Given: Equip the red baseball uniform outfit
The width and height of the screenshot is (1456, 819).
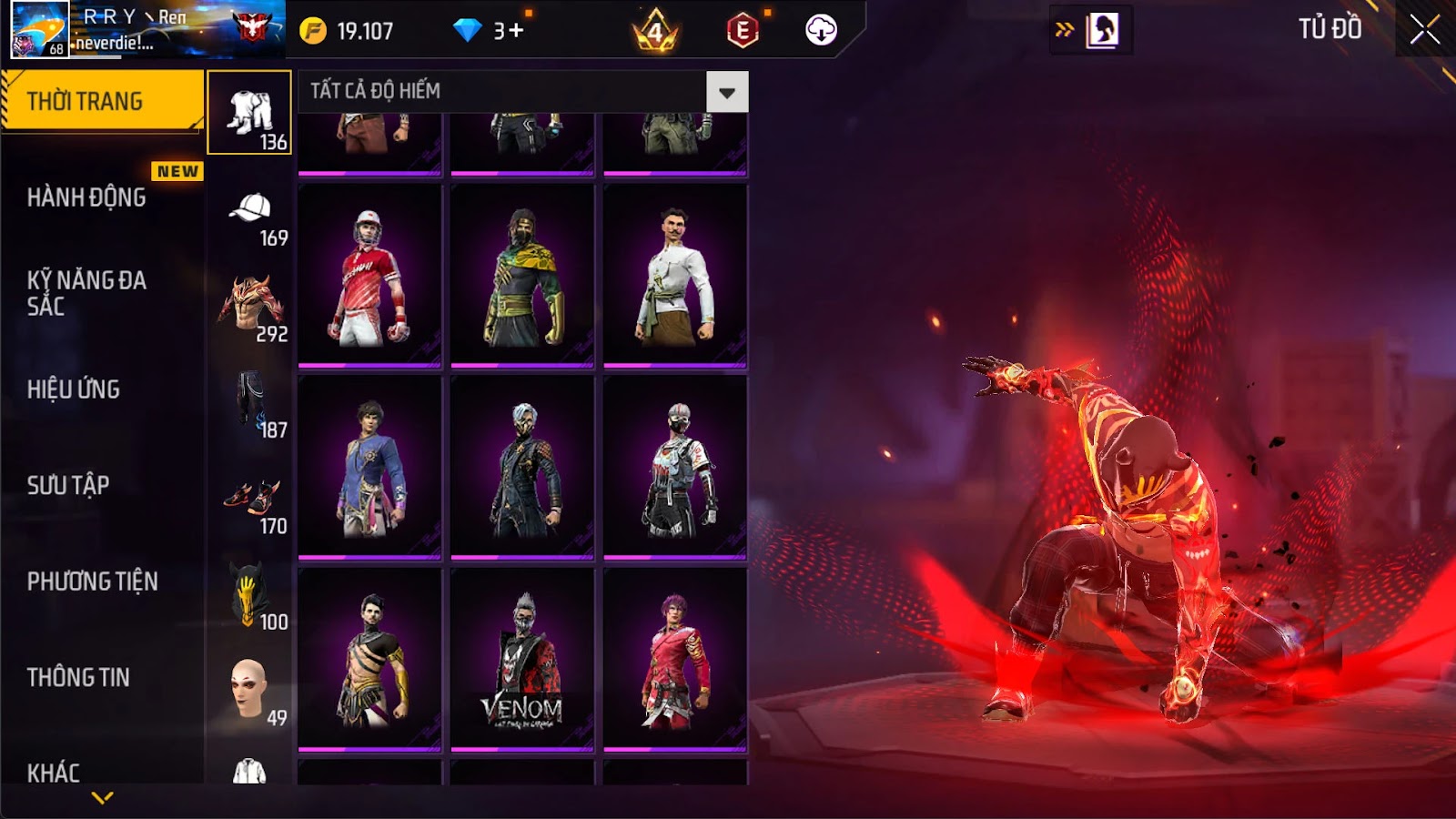Looking at the screenshot, I should tap(369, 276).
